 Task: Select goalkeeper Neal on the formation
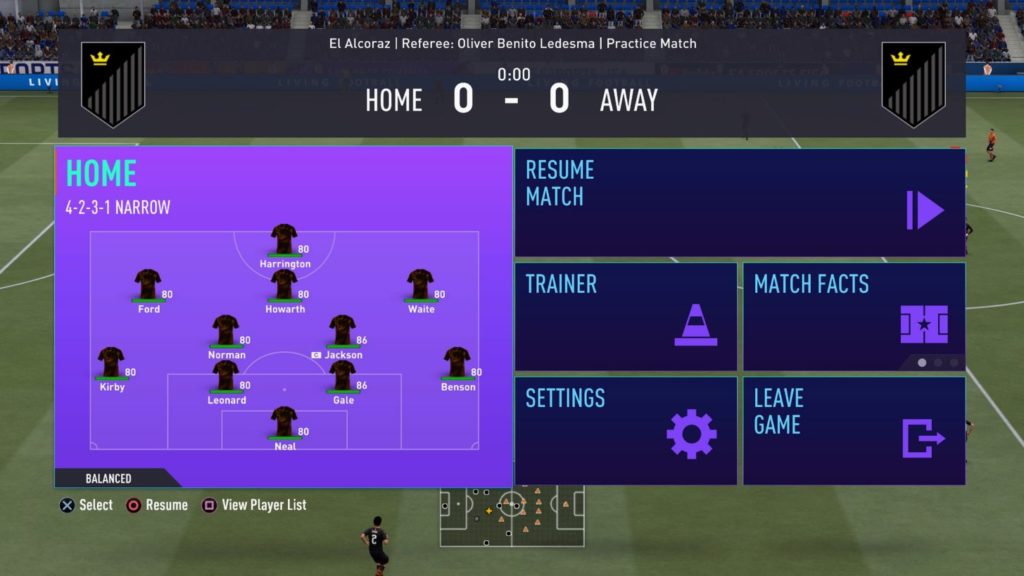(x=284, y=421)
